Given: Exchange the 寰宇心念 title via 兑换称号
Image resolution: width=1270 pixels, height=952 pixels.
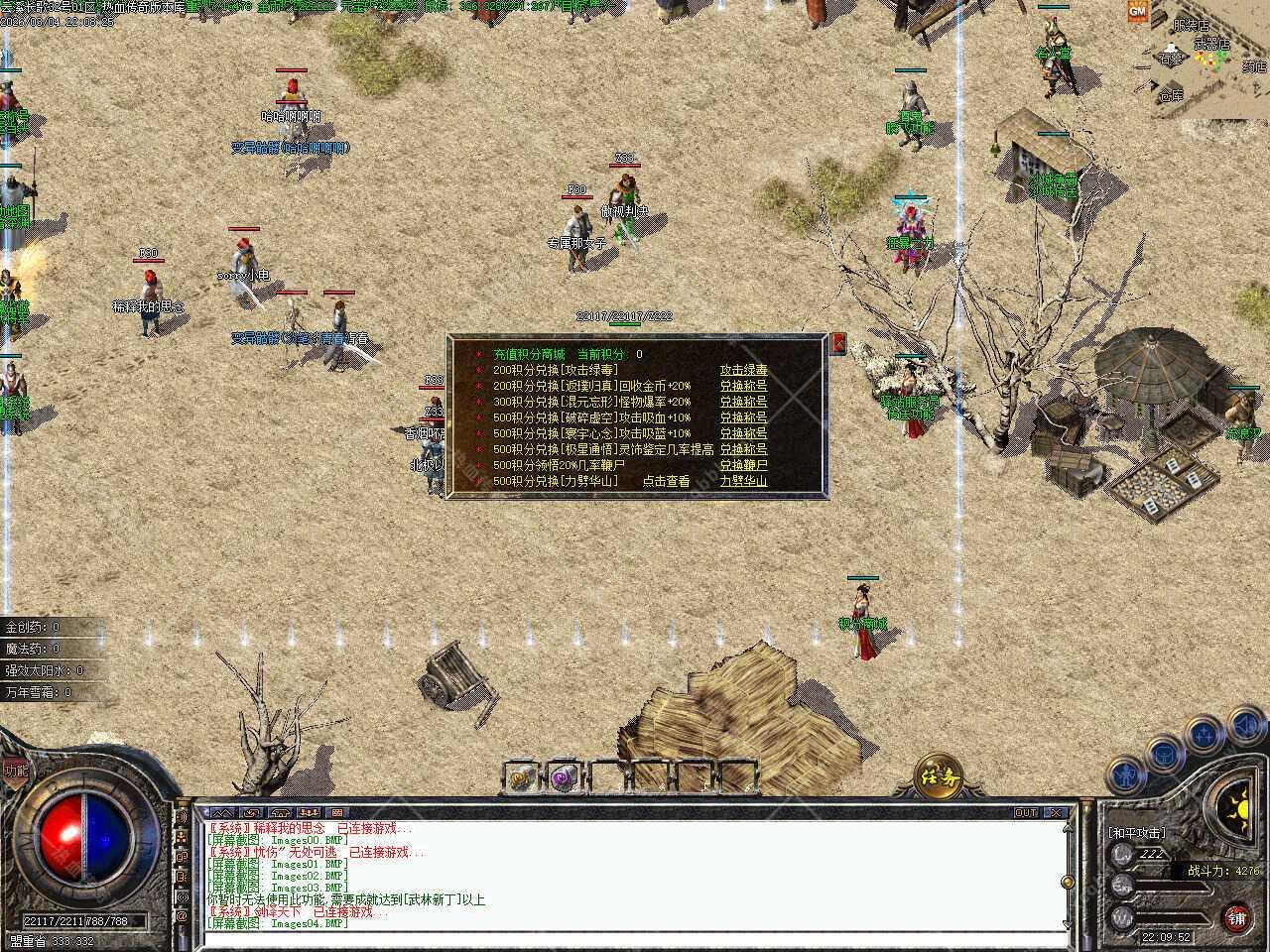Looking at the screenshot, I should point(743,433).
